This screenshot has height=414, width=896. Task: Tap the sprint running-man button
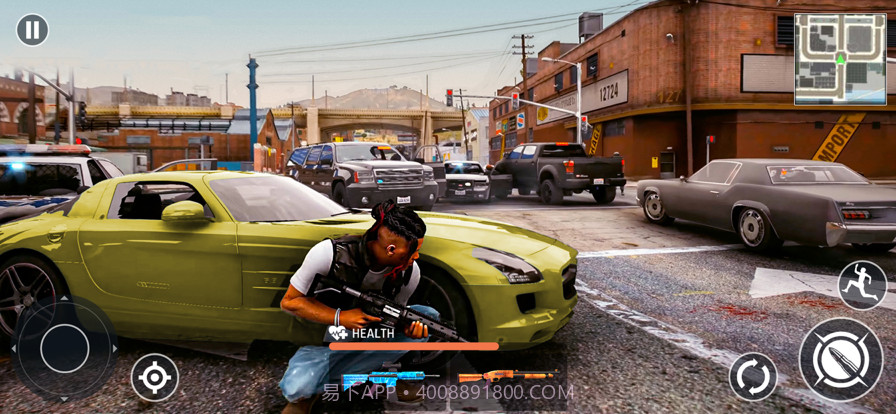861,285
